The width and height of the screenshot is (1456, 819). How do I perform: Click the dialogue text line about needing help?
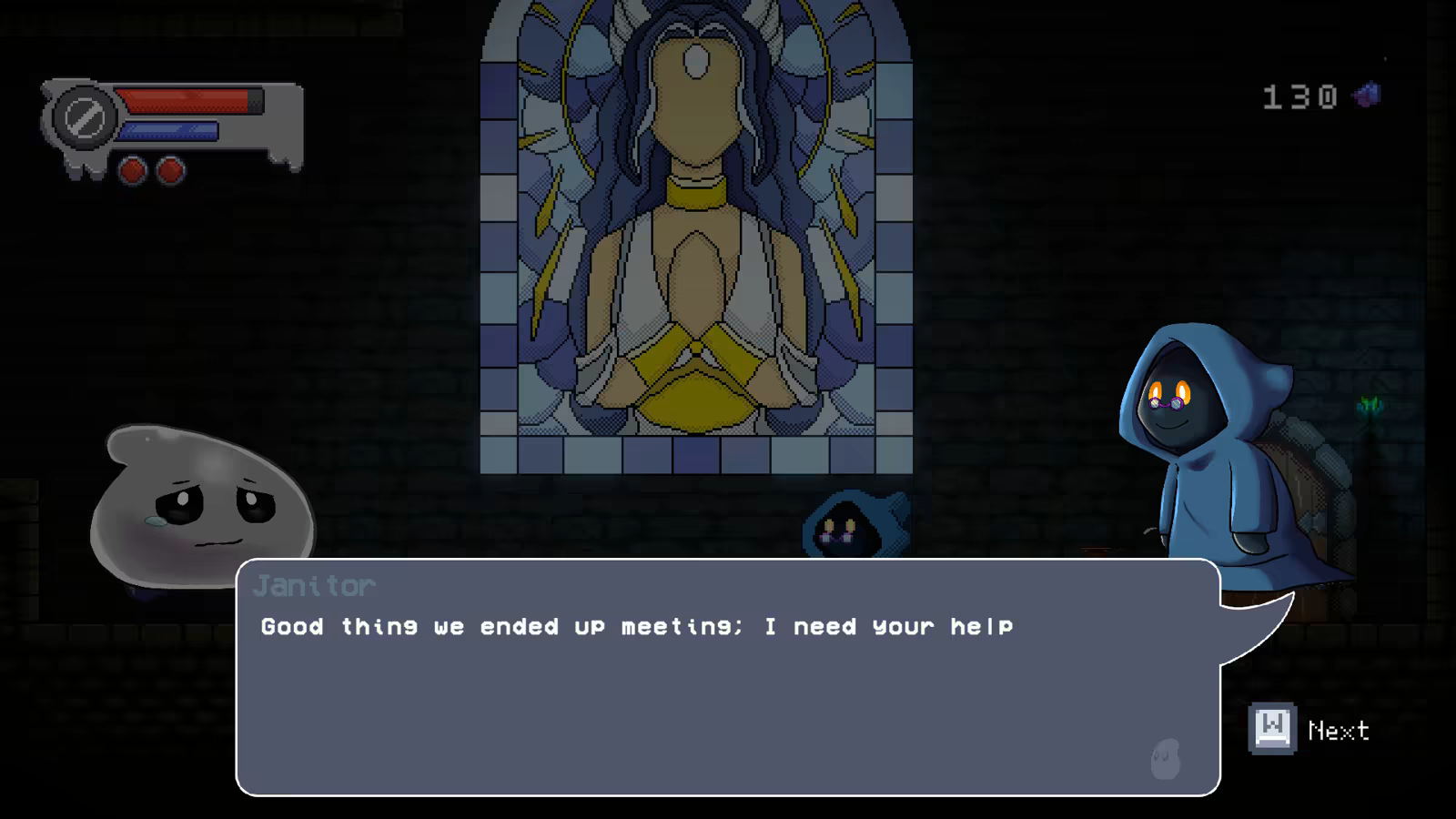point(637,626)
